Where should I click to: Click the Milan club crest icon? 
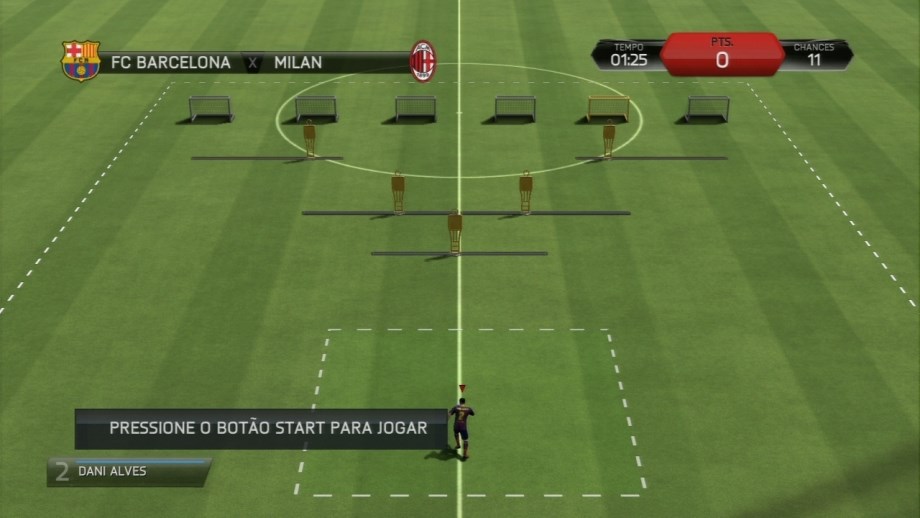[x=423, y=61]
